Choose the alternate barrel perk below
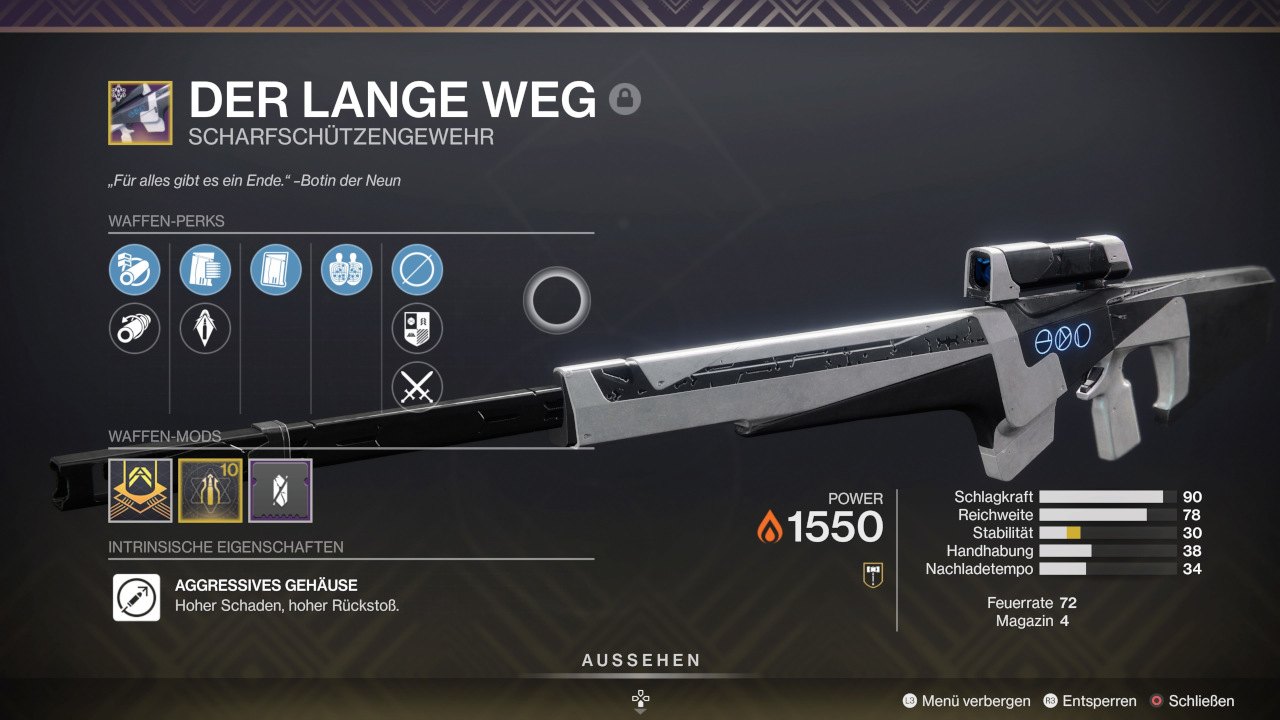Screen dimensions: 1280x720 (x=135, y=329)
